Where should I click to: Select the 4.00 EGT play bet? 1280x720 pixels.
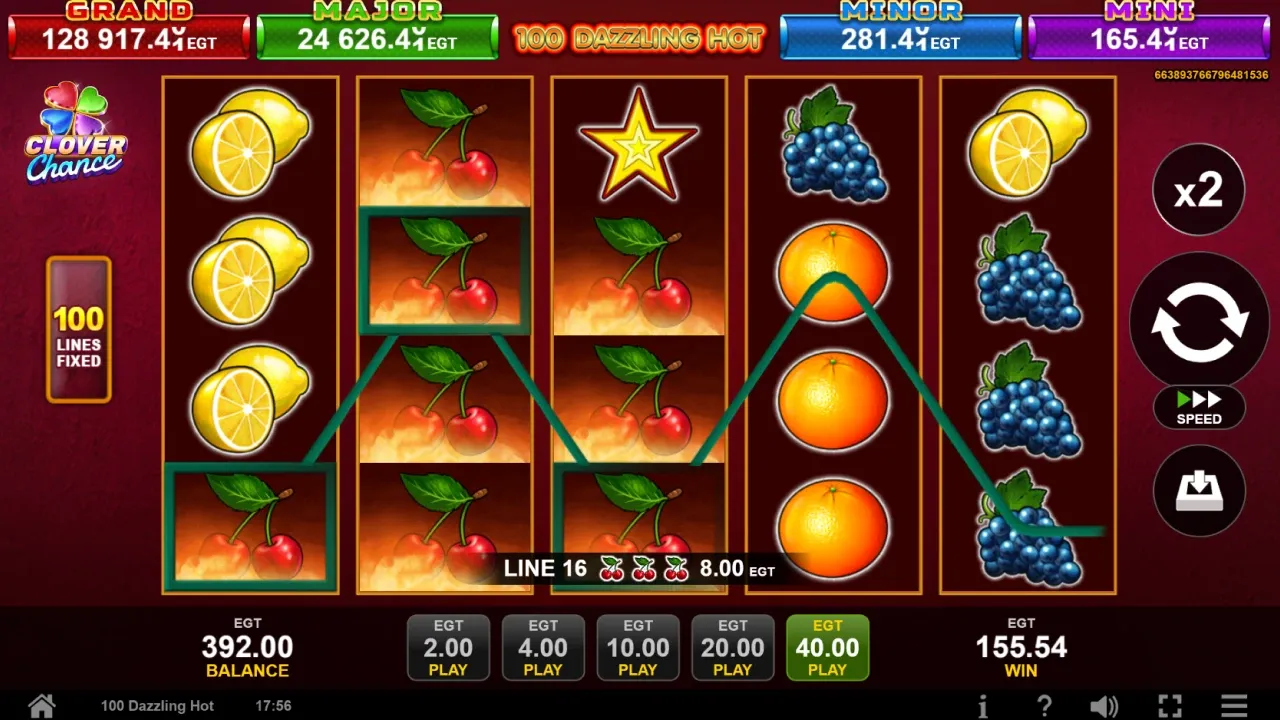543,647
